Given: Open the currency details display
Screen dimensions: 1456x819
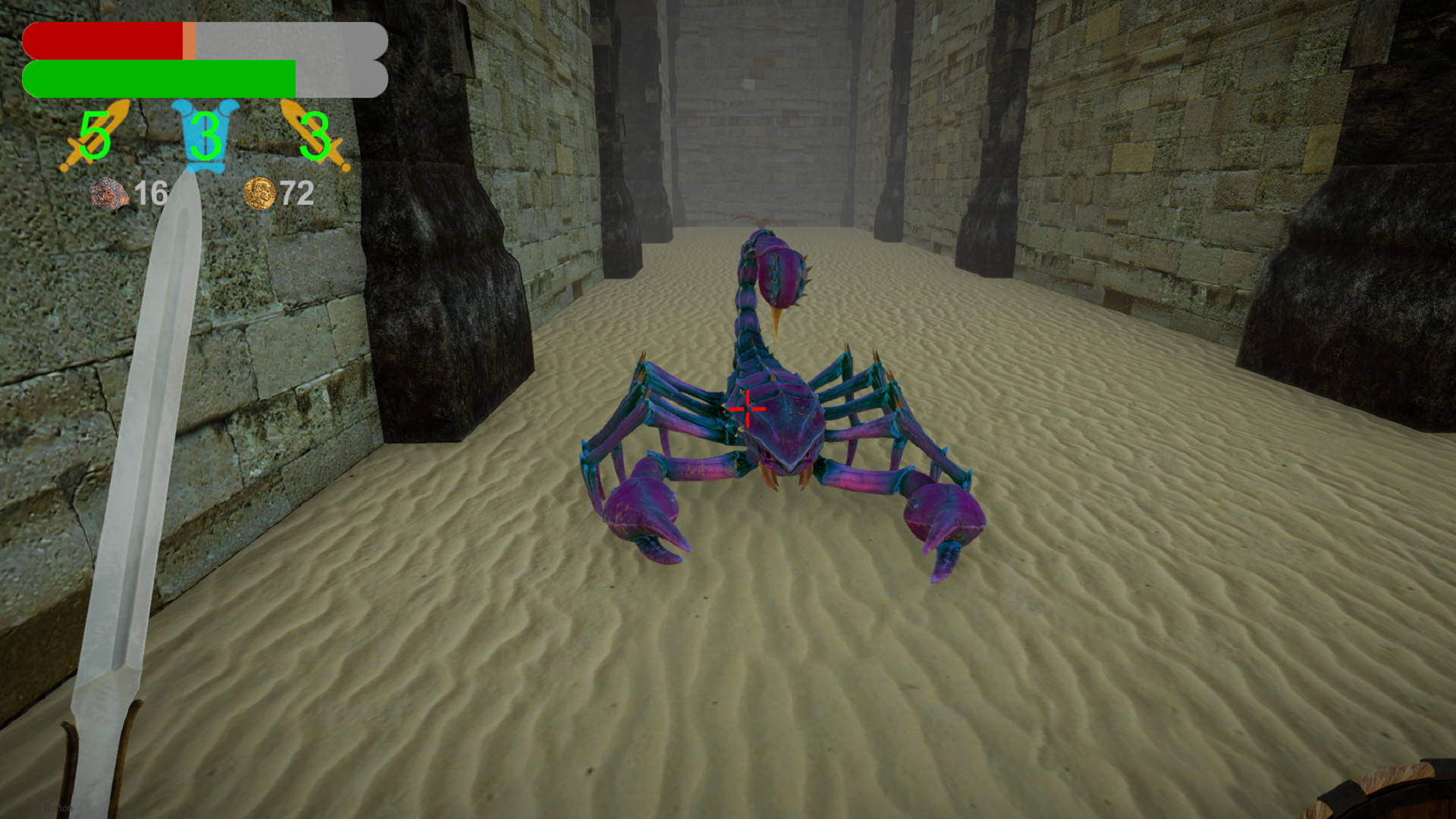Looking at the screenshot, I should click(x=279, y=194).
